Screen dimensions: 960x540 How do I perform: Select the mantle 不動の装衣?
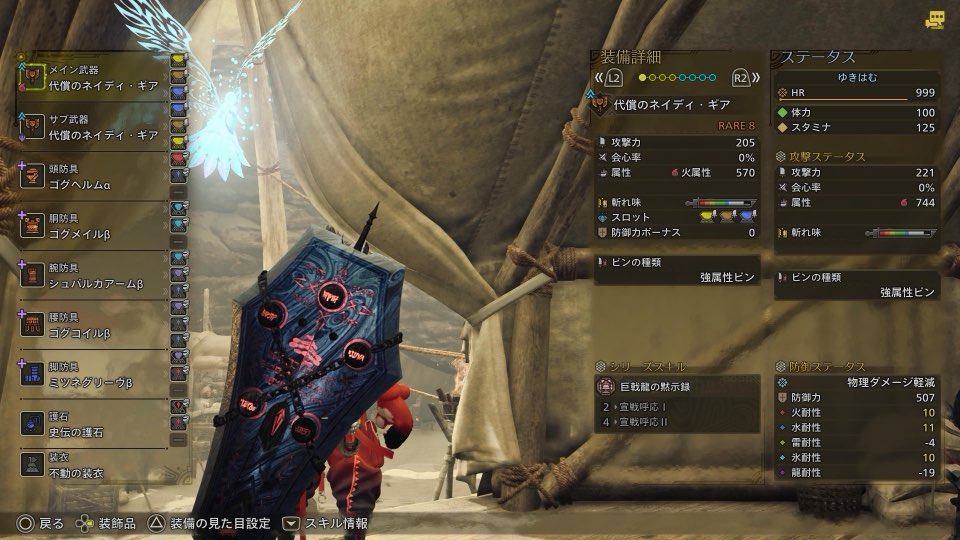96,465
